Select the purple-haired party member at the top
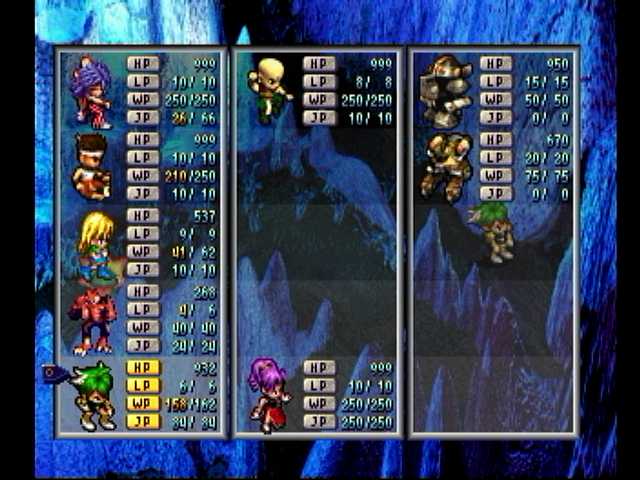The width and height of the screenshot is (640, 480). (x=92, y=92)
